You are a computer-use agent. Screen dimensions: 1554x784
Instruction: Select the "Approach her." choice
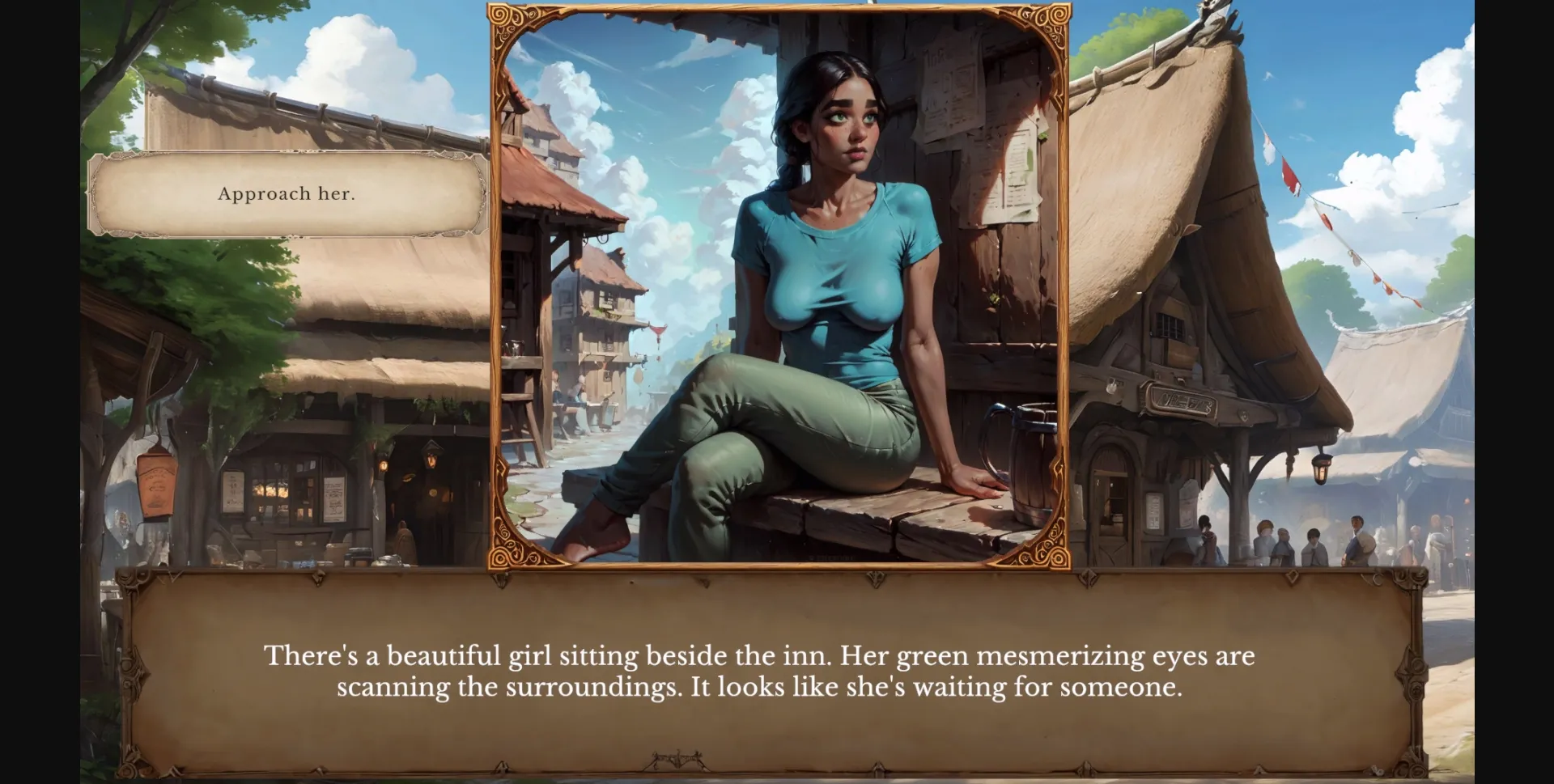[286, 194]
